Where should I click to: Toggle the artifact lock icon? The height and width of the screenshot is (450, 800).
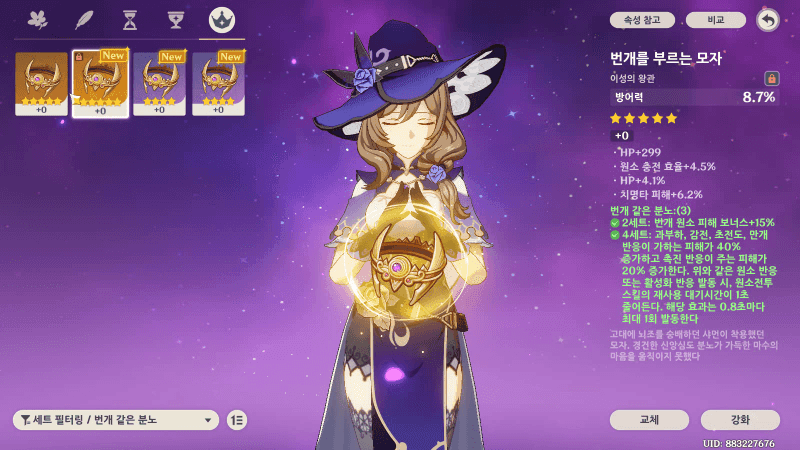pos(771,78)
